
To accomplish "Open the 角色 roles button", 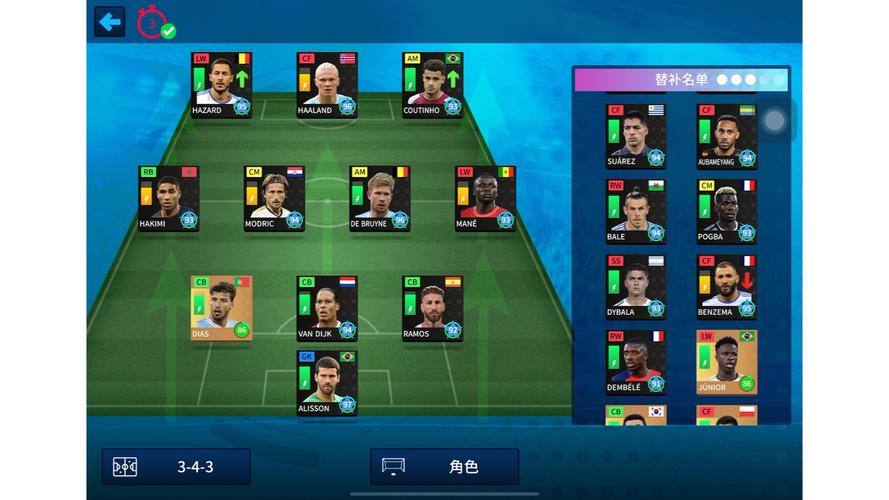I will click(x=444, y=467).
